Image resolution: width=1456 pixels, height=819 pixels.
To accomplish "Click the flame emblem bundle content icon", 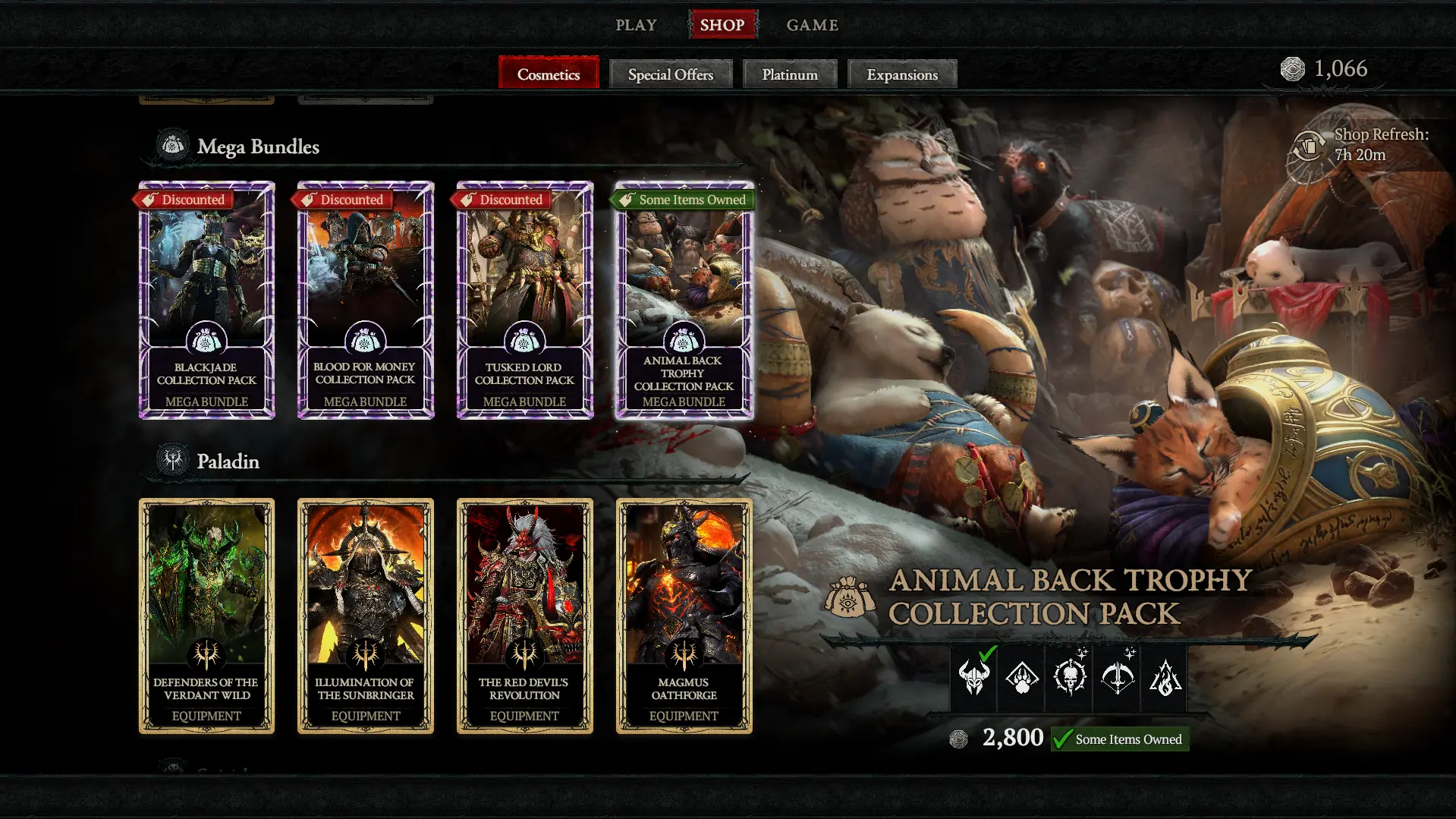I will [1165, 678].
